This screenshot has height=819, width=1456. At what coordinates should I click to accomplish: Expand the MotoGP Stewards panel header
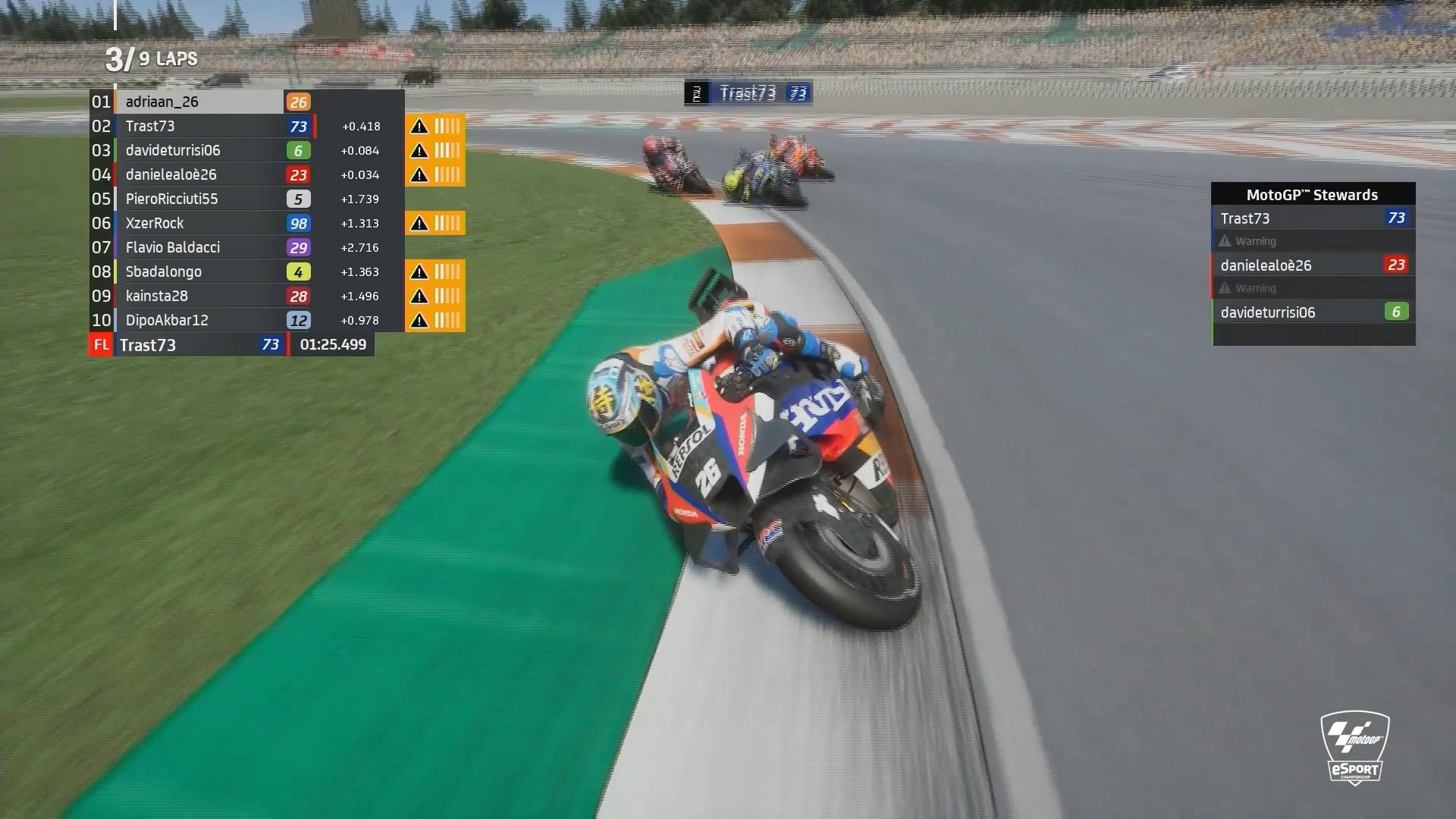point(1313,194)
